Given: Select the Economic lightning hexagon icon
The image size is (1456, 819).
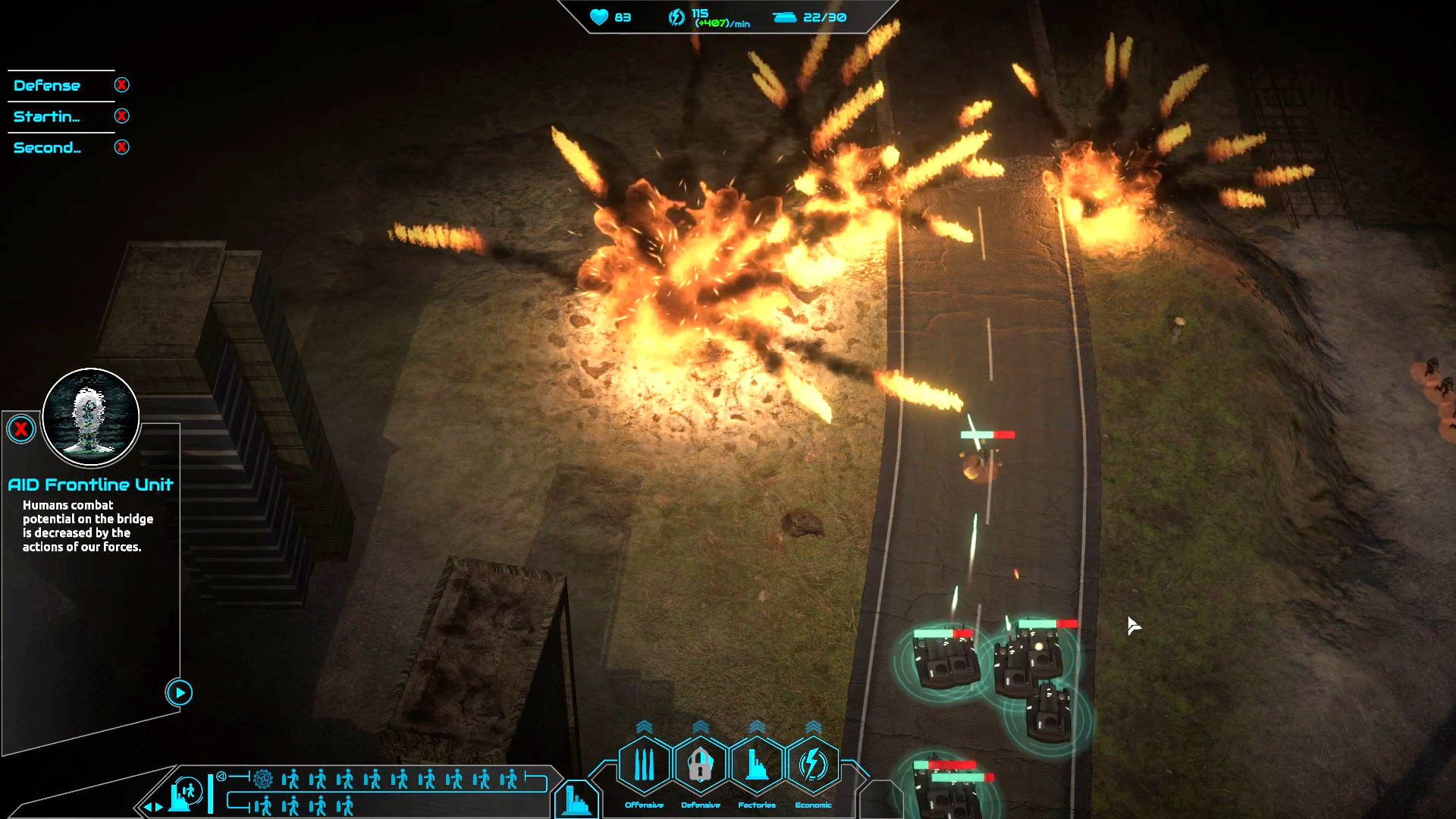Looking at the screenshot, I should [x=811, y=763].
